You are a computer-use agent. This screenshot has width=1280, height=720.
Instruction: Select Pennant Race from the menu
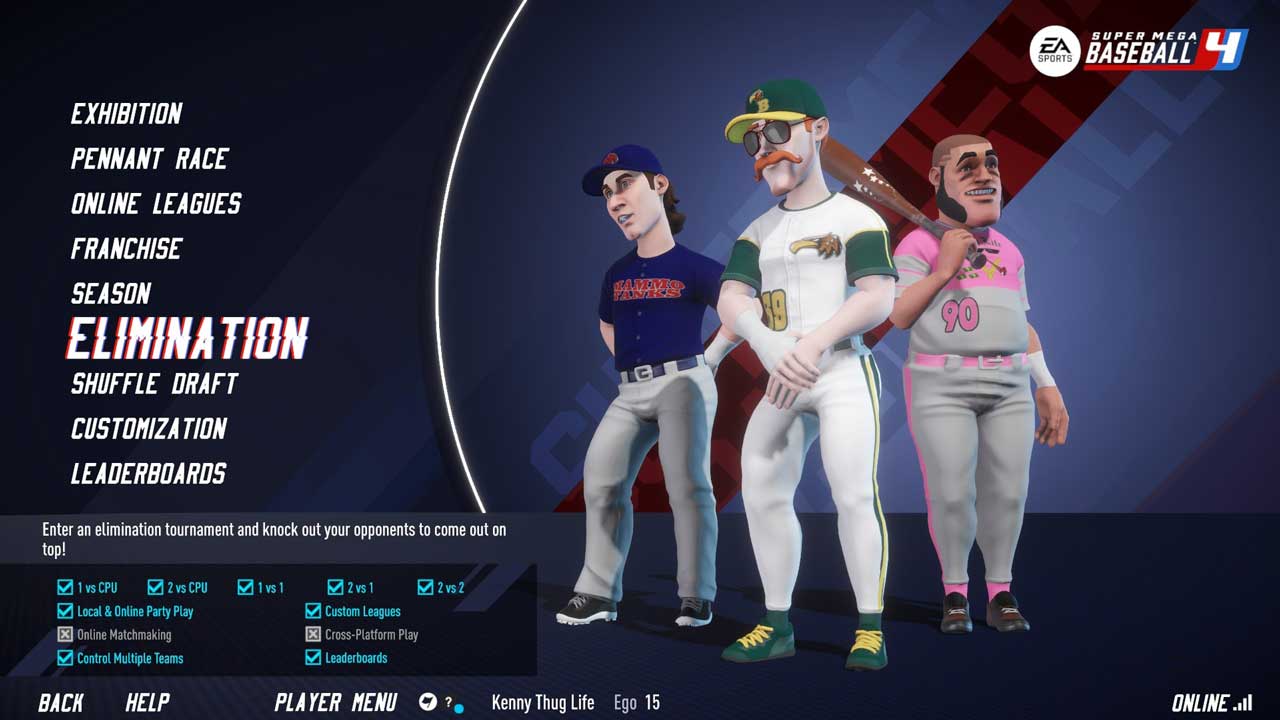pyautogui.click(x=149, y=159)
